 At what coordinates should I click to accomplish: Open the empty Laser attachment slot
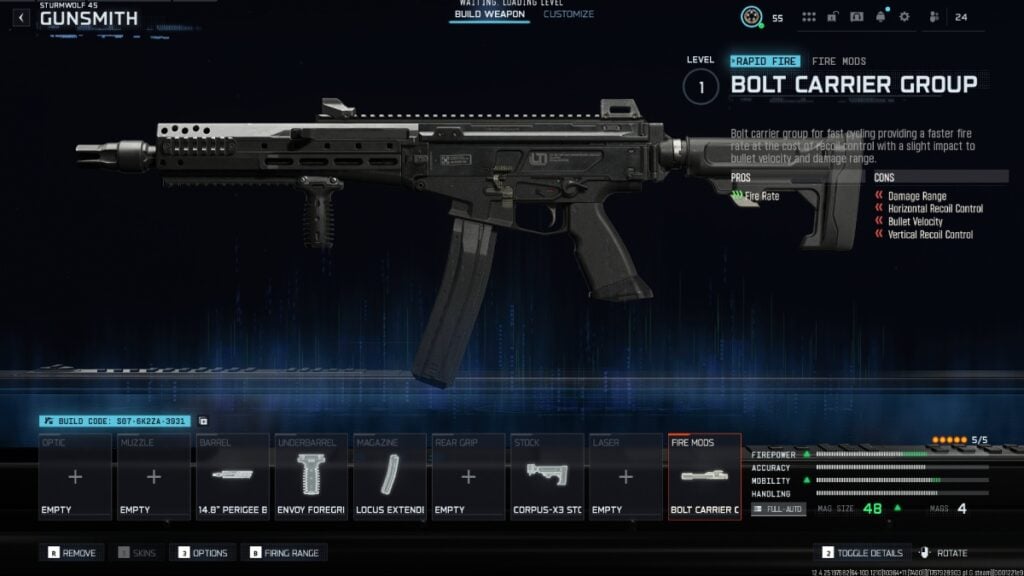pos(626,477)
